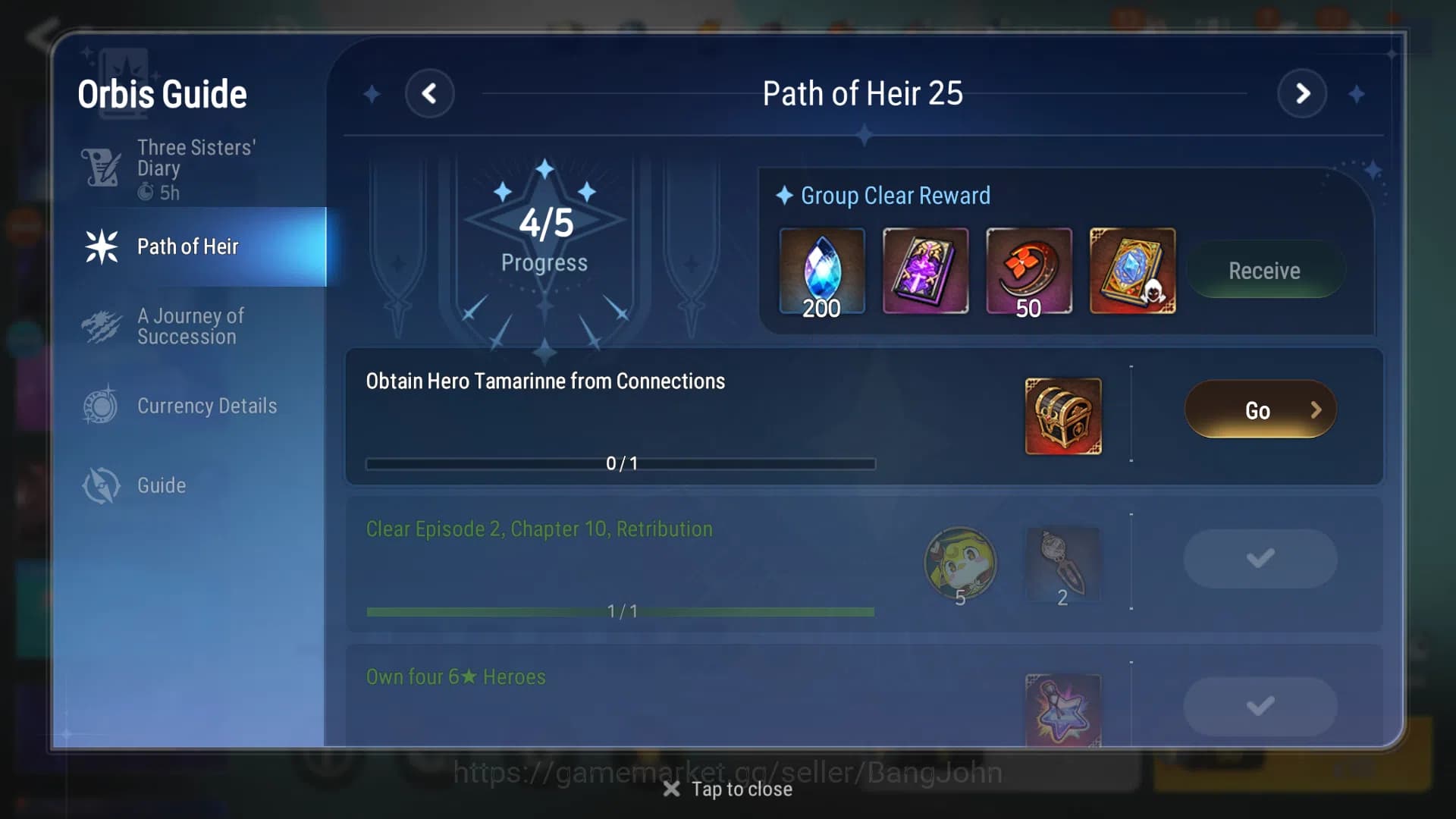This screenshot has width=1456, height=819.
Task: Toggle the checkmark for four 6-star Heroes
Action: [1260, 705]
